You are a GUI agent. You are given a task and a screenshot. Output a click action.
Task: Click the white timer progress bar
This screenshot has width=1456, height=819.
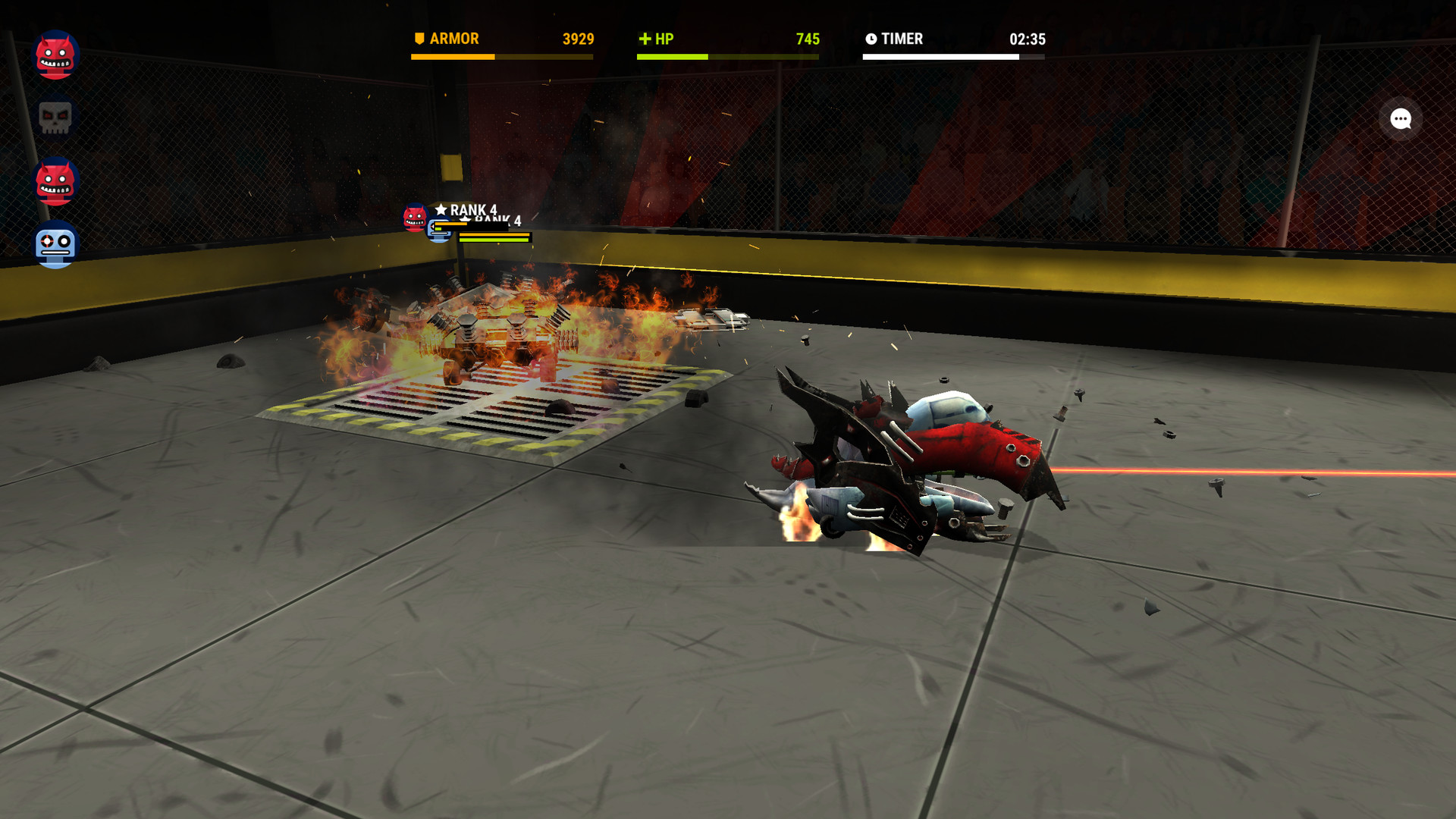point(955,56)
